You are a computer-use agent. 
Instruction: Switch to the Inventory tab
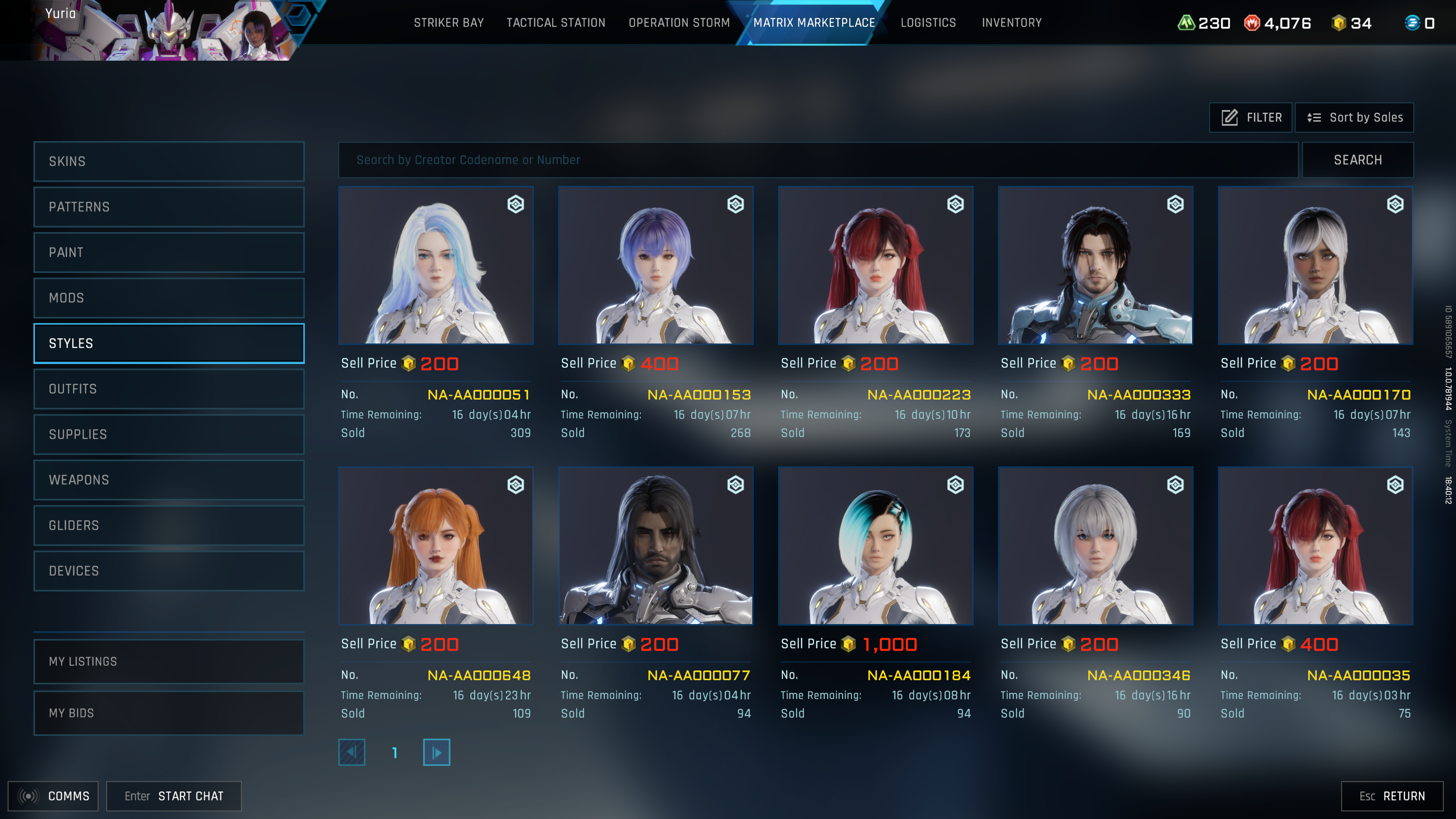coord(1012,23)
